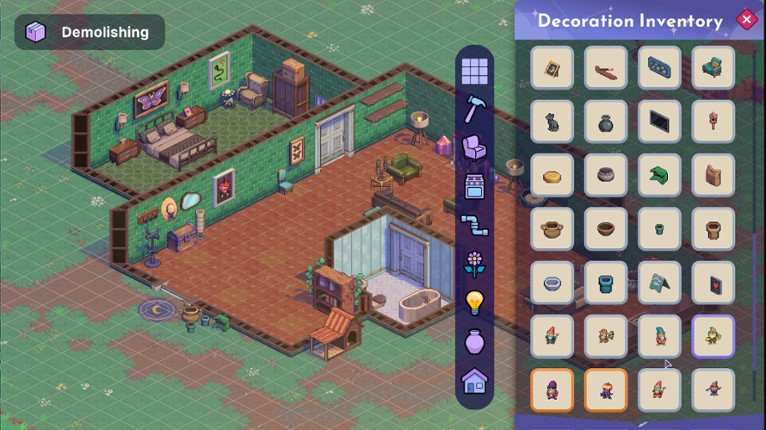The width and height of the screenshot is (766, 430).
Task: Click the house icon in the toolbar
Action: [x=474, y=380]
